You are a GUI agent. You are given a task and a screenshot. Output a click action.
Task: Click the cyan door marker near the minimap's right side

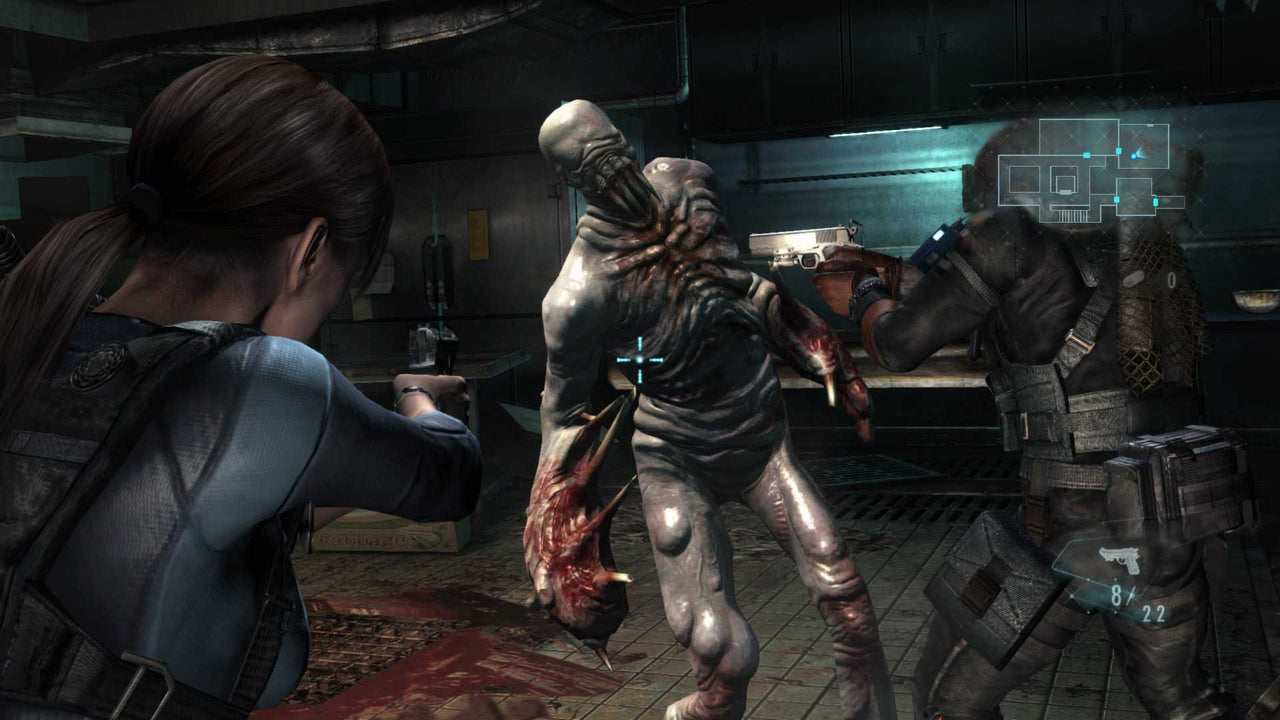coord(1156,200)
